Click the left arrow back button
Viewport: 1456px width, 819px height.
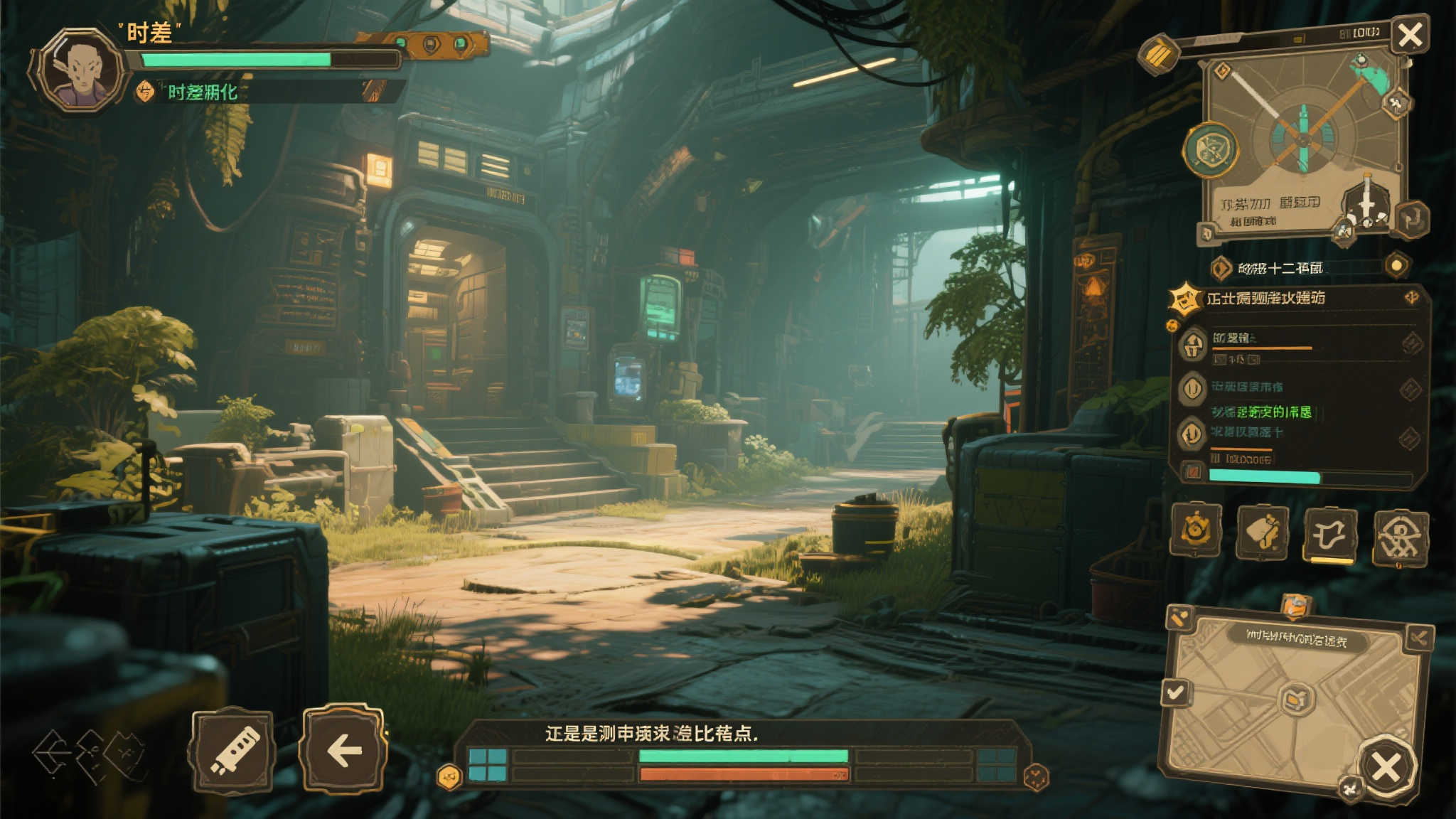[x=344, y=749]
